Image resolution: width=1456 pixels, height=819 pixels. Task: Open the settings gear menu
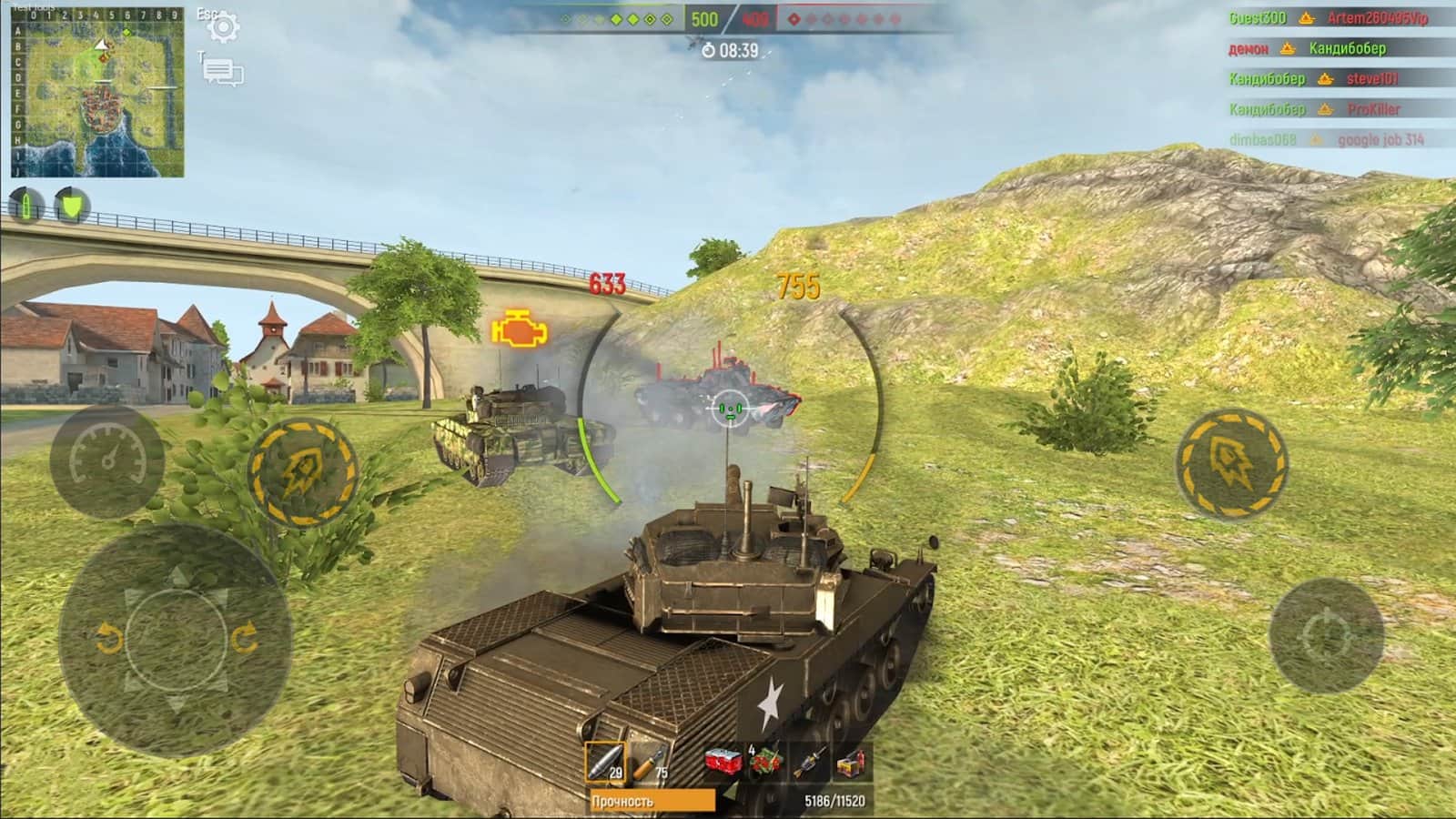point(223,27)
